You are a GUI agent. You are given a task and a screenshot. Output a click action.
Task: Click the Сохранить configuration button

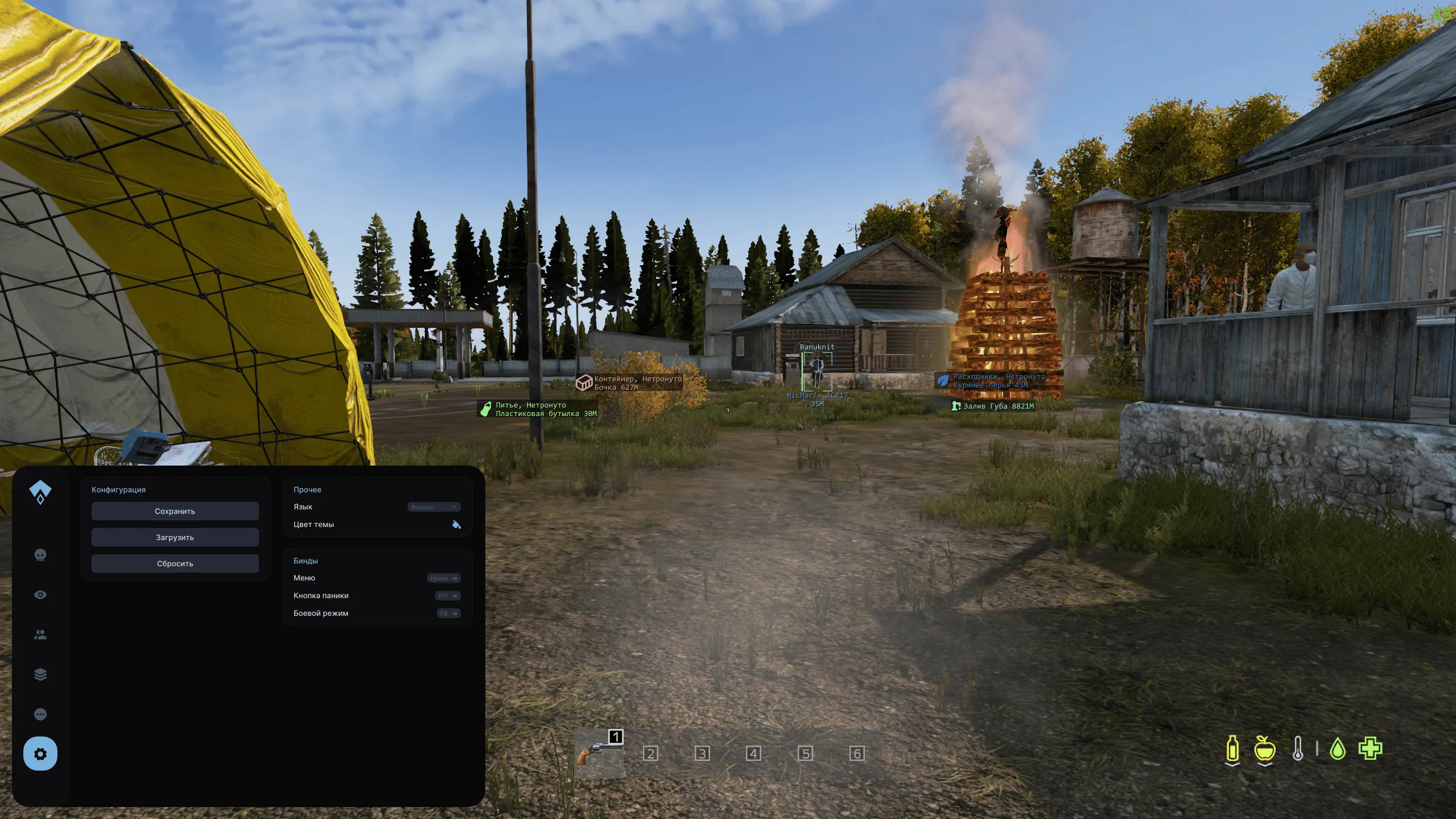[175, 511]
